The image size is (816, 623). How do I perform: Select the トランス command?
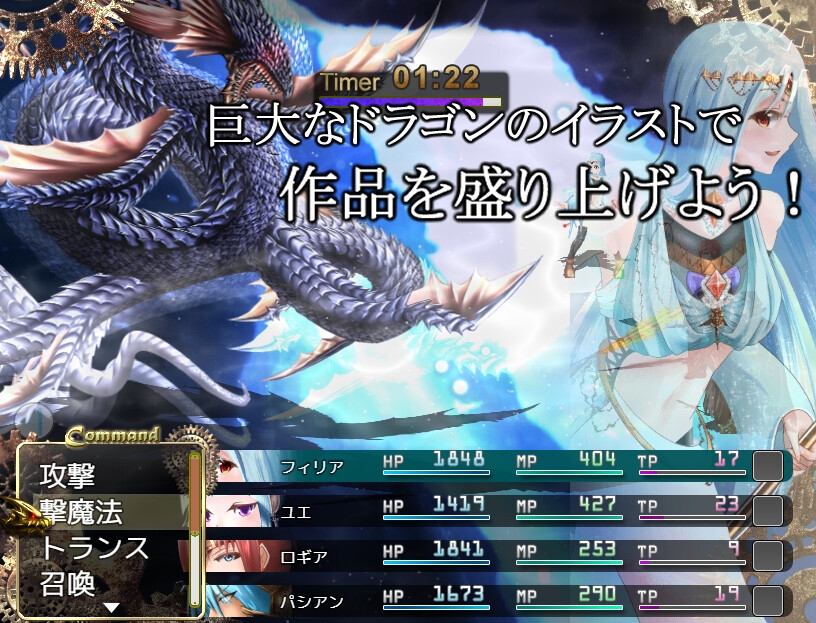pyautogui.click(x=95, y=548)
